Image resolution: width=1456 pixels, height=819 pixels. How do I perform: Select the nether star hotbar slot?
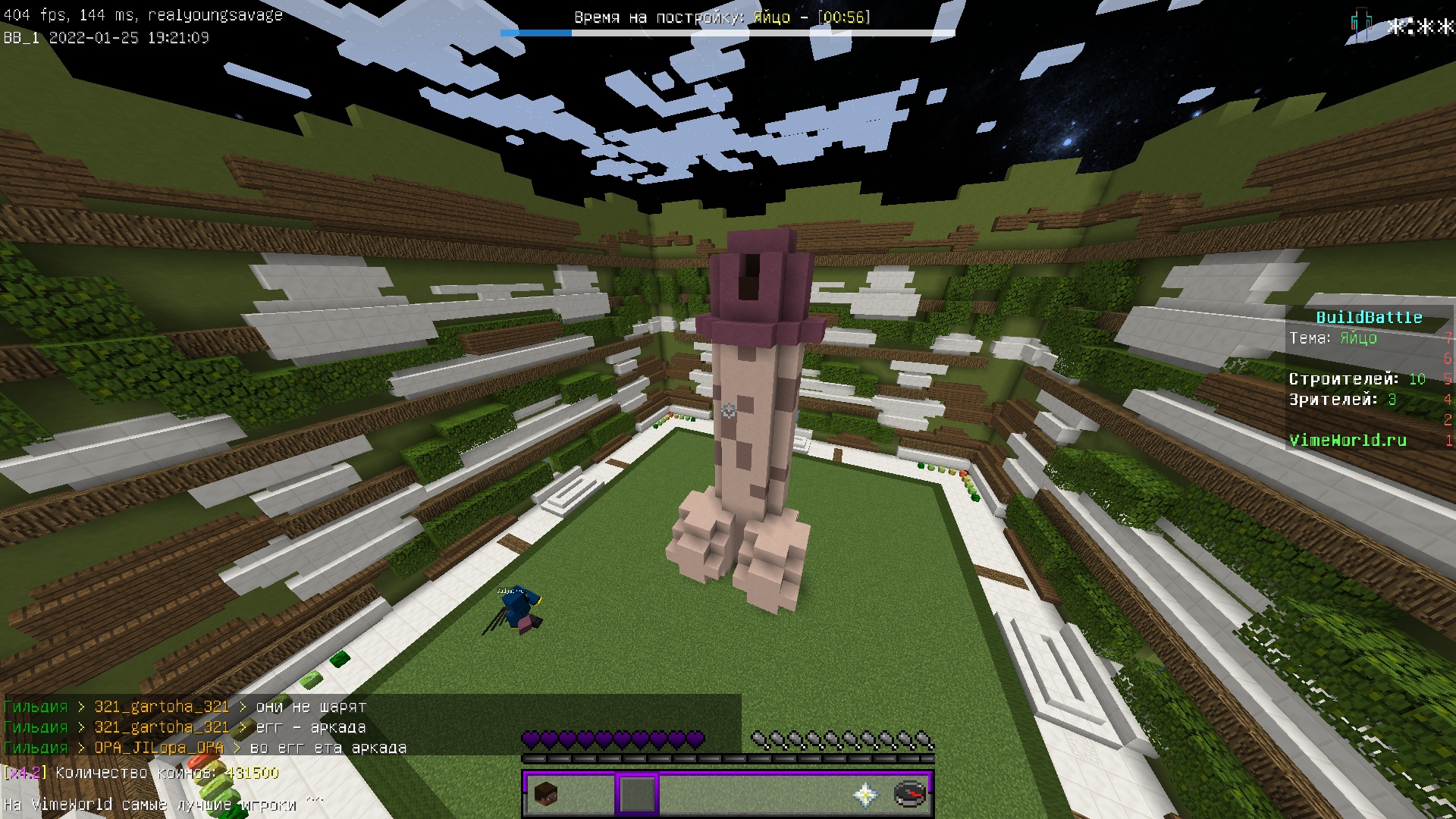(x=865, y=794)
